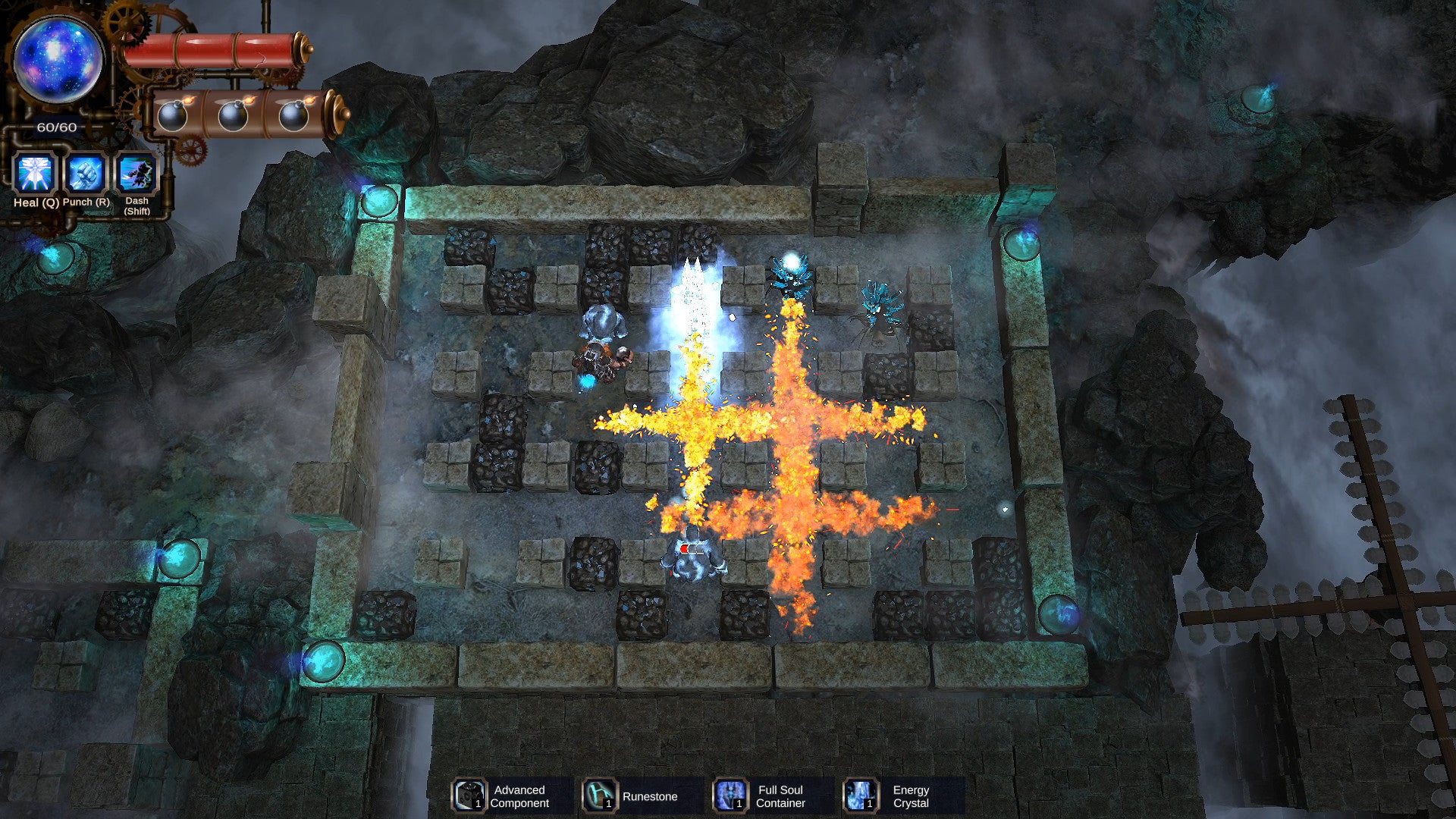The height and width of the screenshot is (819, 1456).
Task: Choose the Runestone item slot
Action: coord(600,795)
